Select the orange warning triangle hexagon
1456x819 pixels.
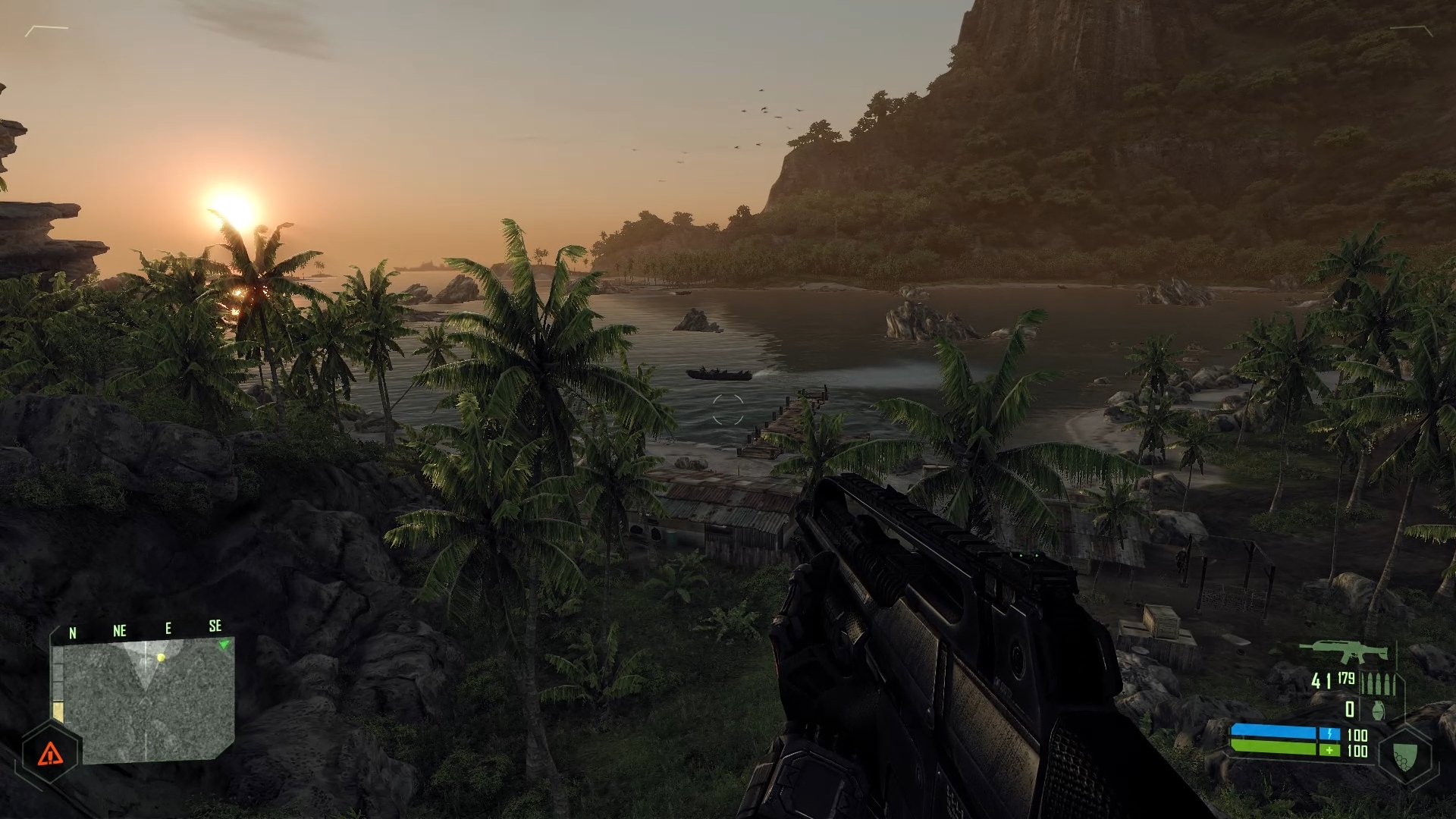[x=50, y=753]
